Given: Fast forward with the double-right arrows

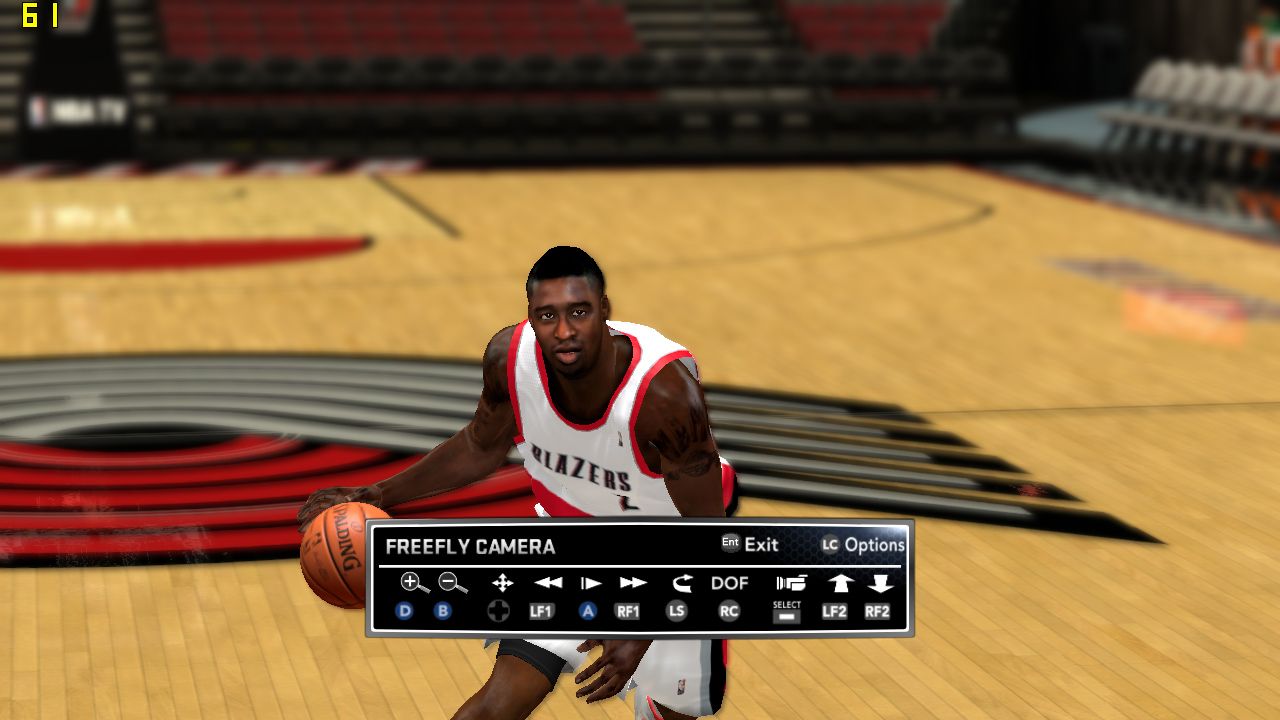Looking at the screenshot, I should pos(632,582).
